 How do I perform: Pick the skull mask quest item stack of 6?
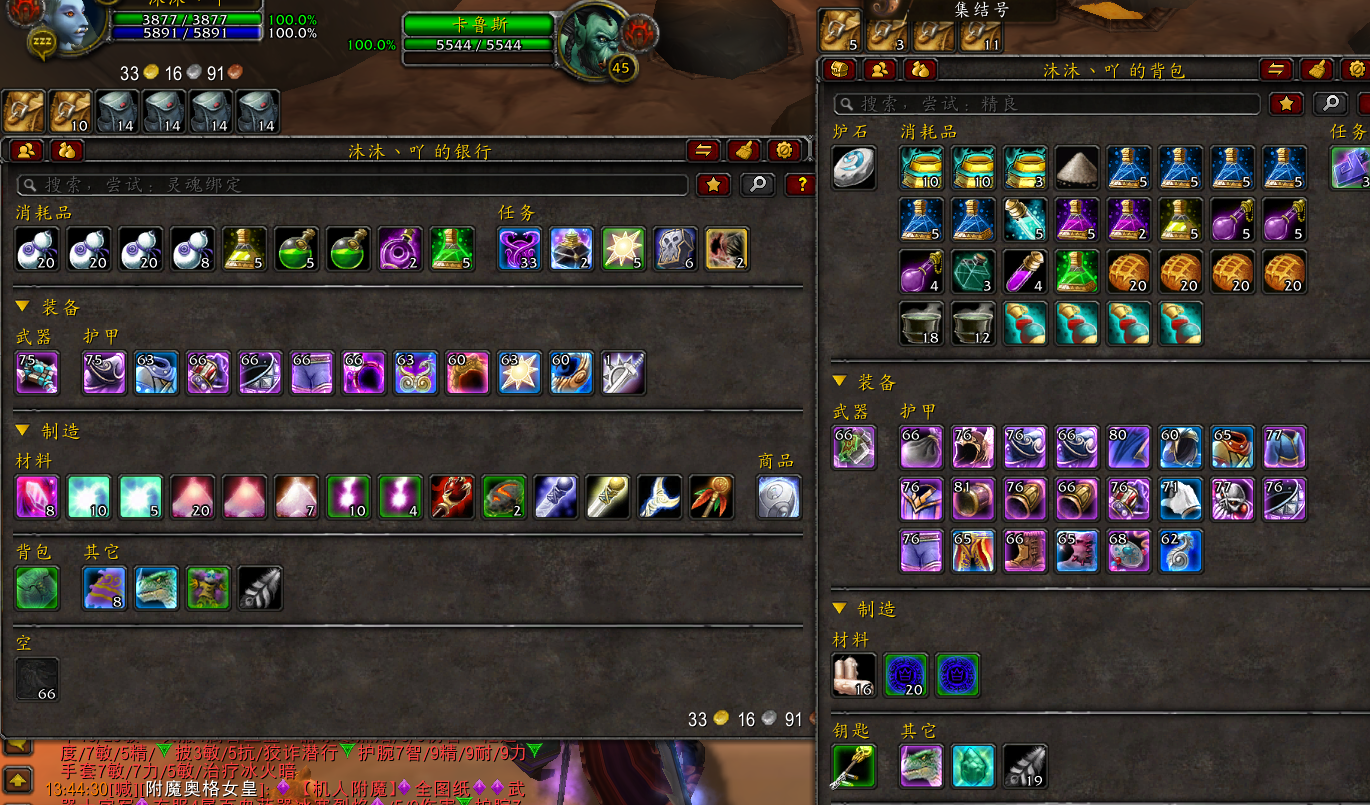pos(676,249)
